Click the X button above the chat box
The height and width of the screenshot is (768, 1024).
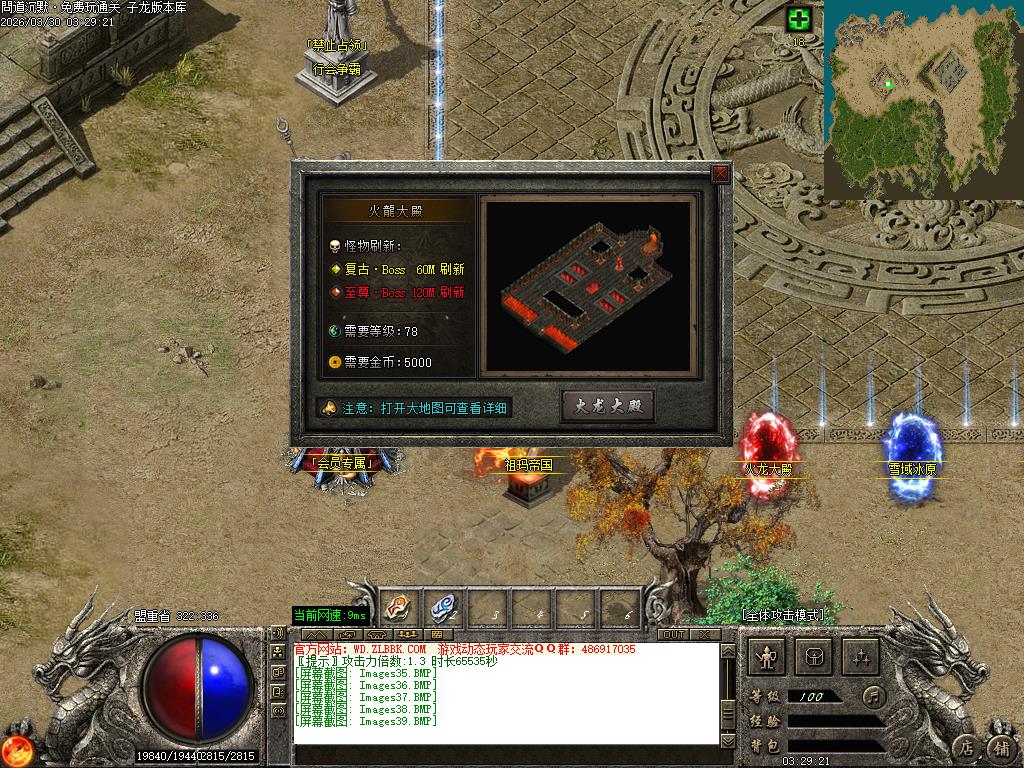(x=705, y=634)
